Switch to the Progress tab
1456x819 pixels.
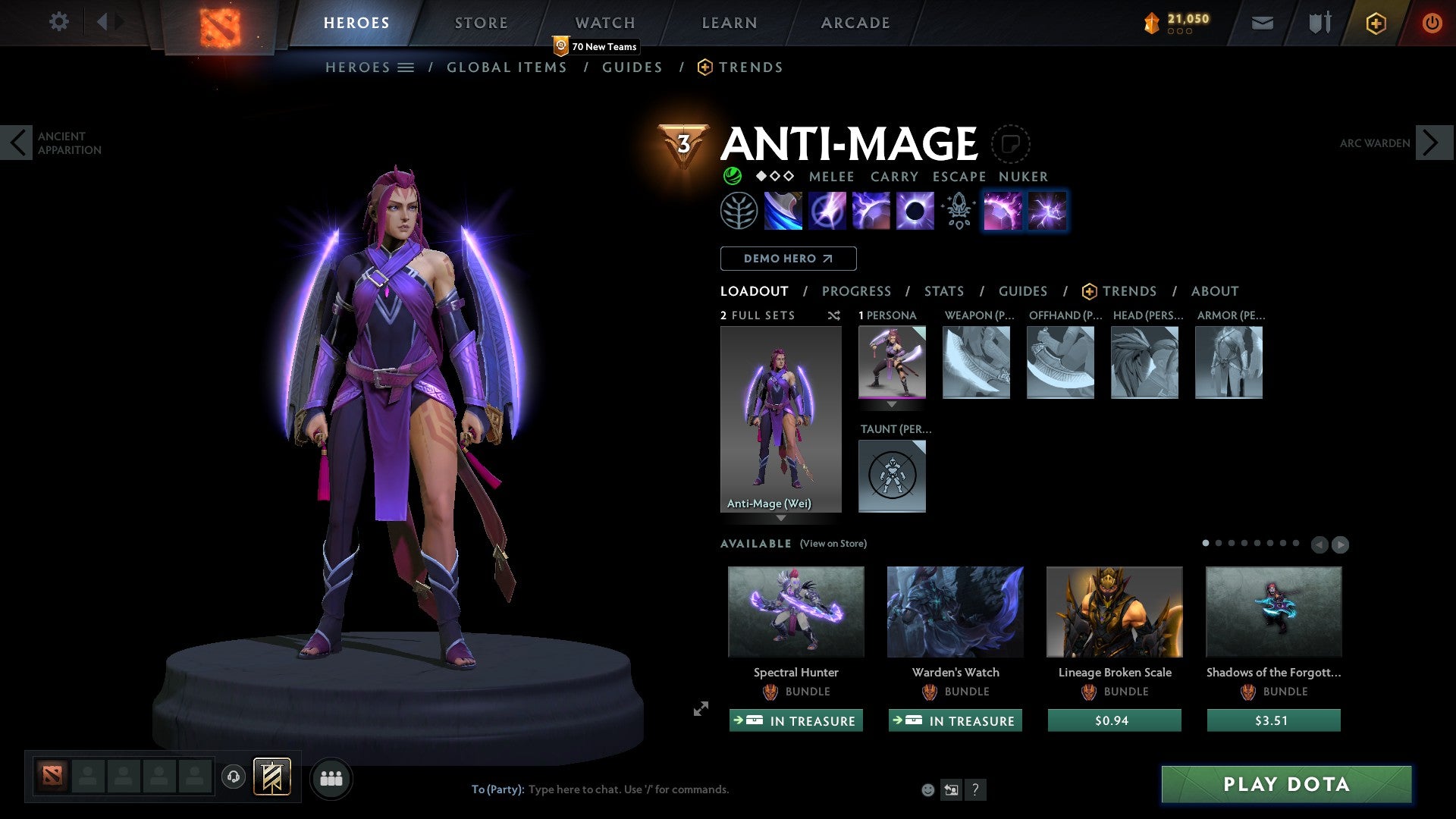pos(856,291)
